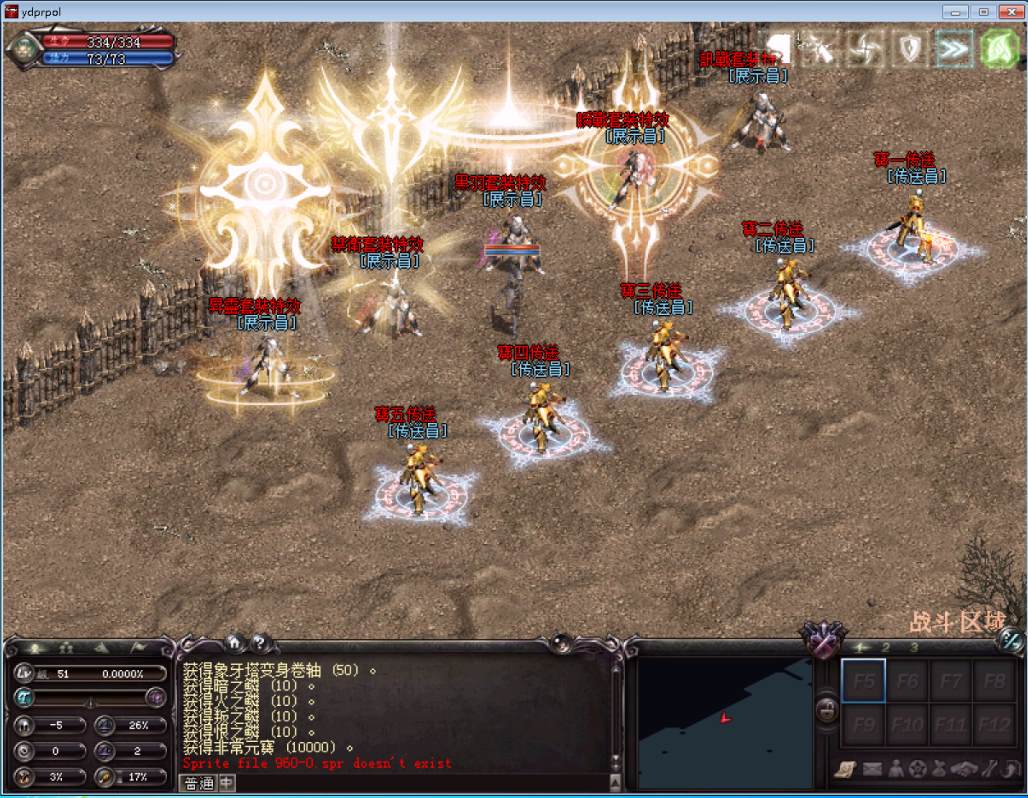This screenshot has width=1028, height=798.
Task: Click the green leaf buff icon
Action: click(998, 48)
